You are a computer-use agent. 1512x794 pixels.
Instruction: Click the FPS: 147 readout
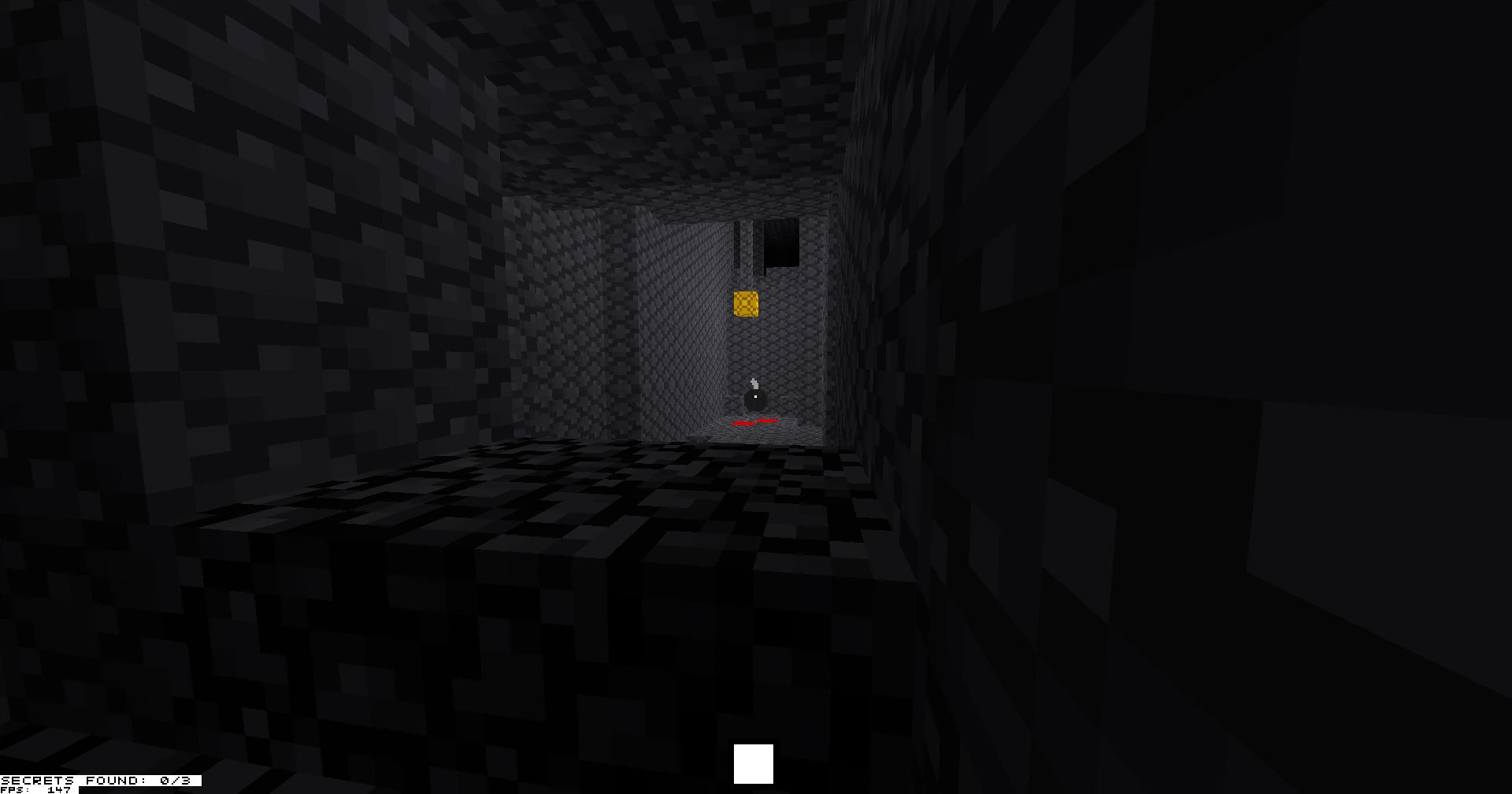pyautogui.click(x=35, y=789)
